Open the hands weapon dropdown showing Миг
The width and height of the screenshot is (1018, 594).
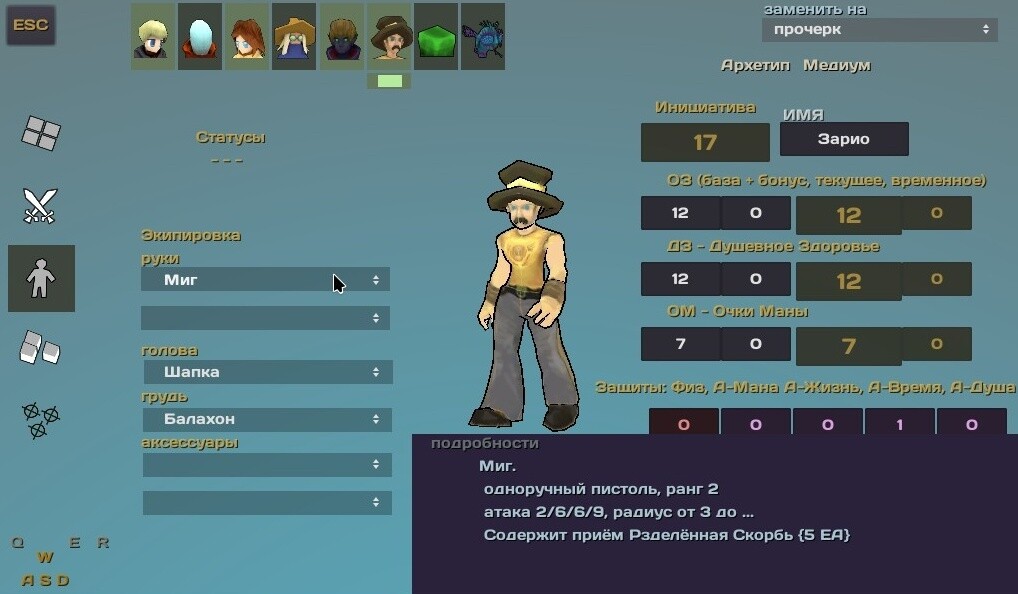tap(265, 280)
